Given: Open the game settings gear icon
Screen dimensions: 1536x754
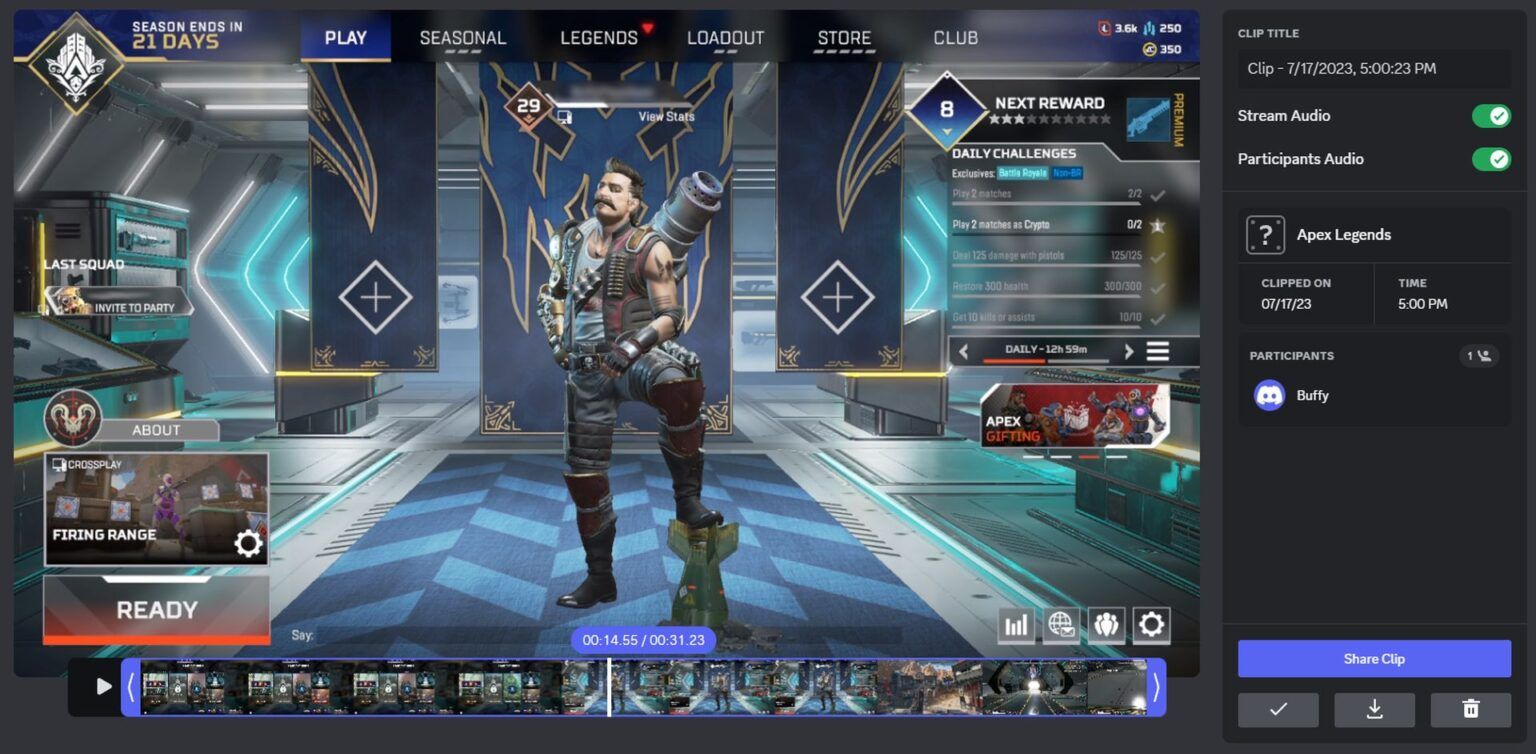Looking at the screenshot, I should (x=1151, y=625).
